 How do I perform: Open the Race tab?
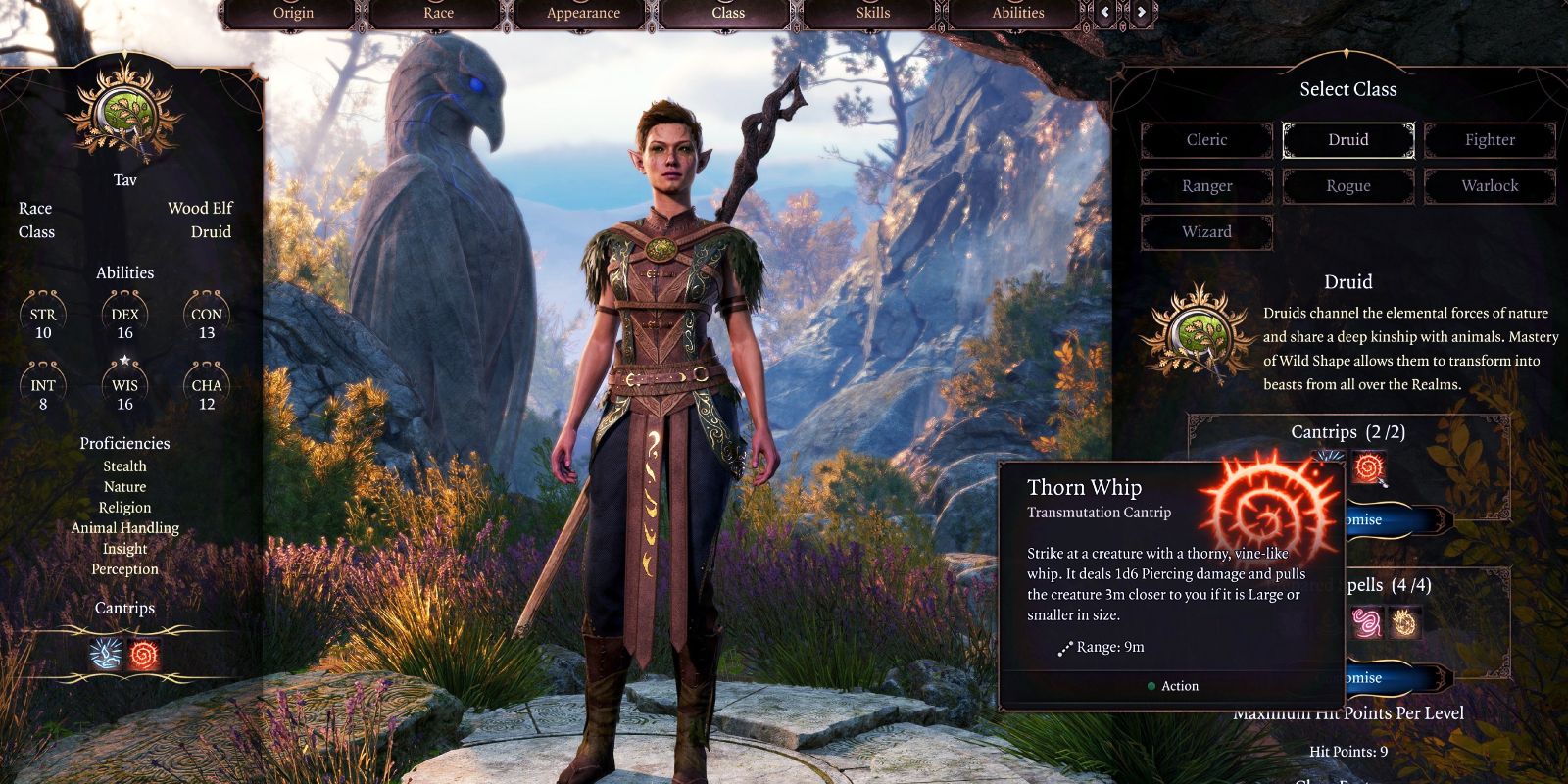pos(438,13)
